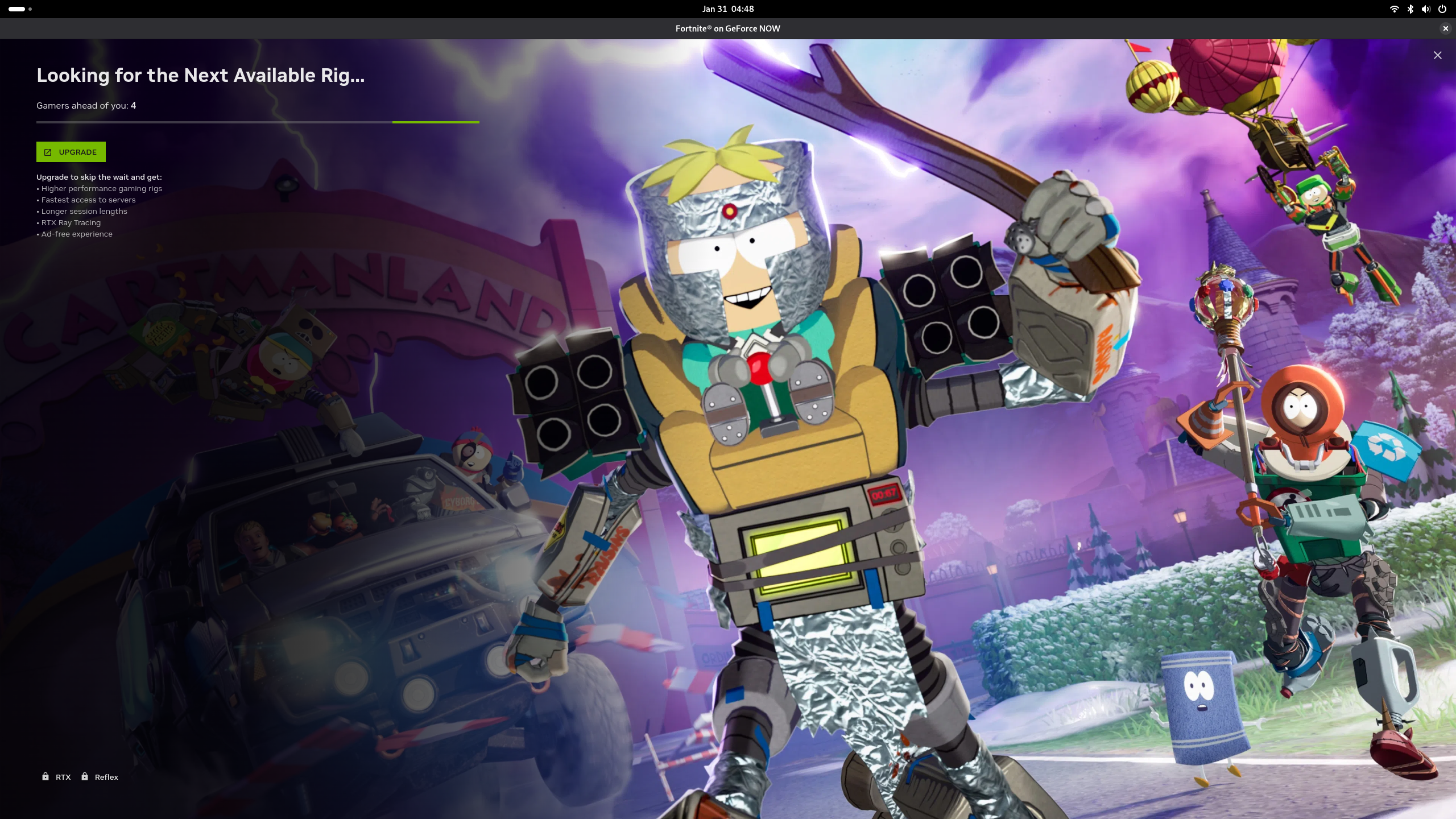Click the external-link icon inside the UPGRADE button
Image resolution: width=1456 pixels, height=819 pixels.
48,152
